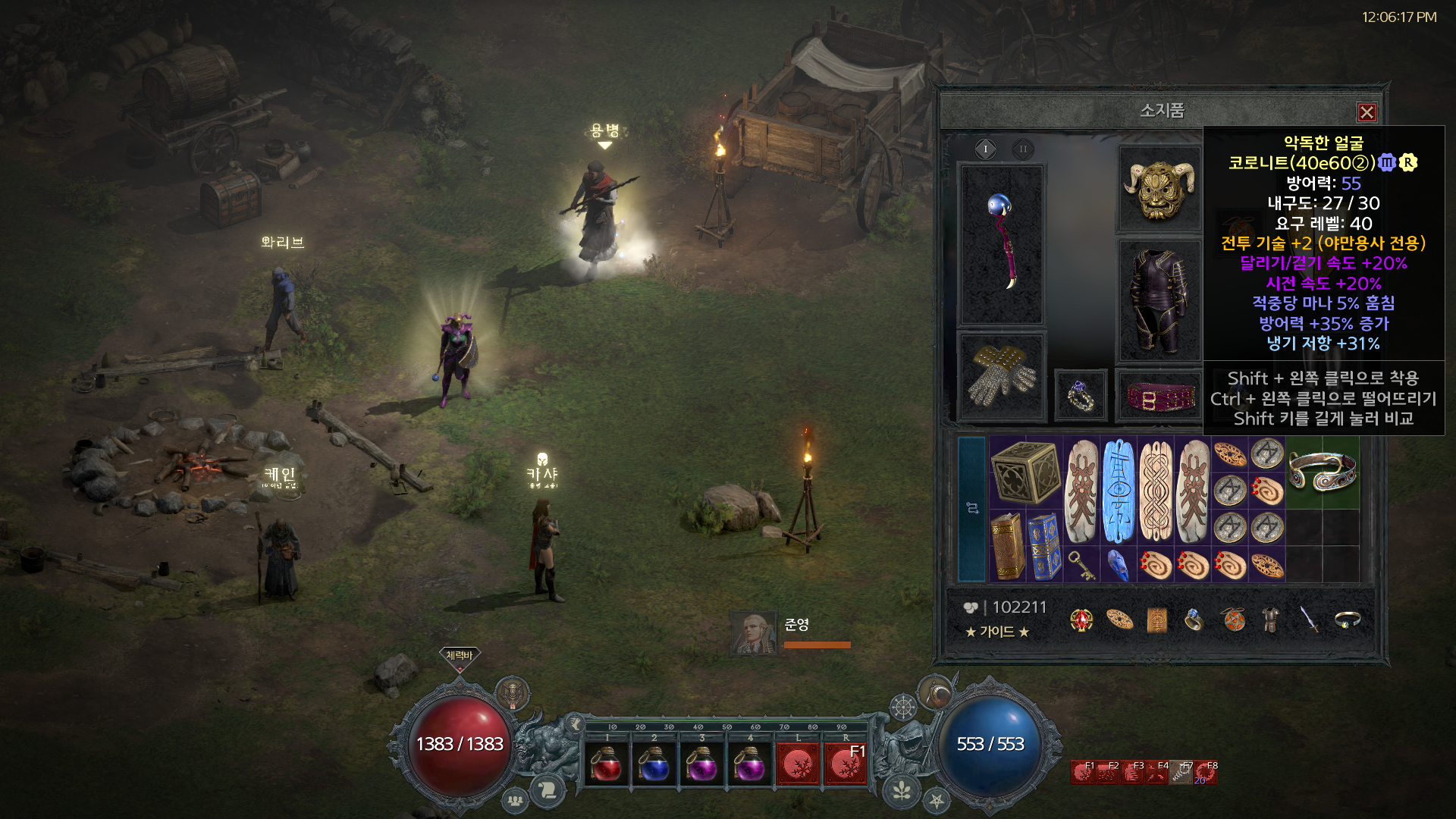The width and height of the screenshot is (1456, 819).
Task: Select the equipped sapphire ring
Action: [x=1080, y=395]
